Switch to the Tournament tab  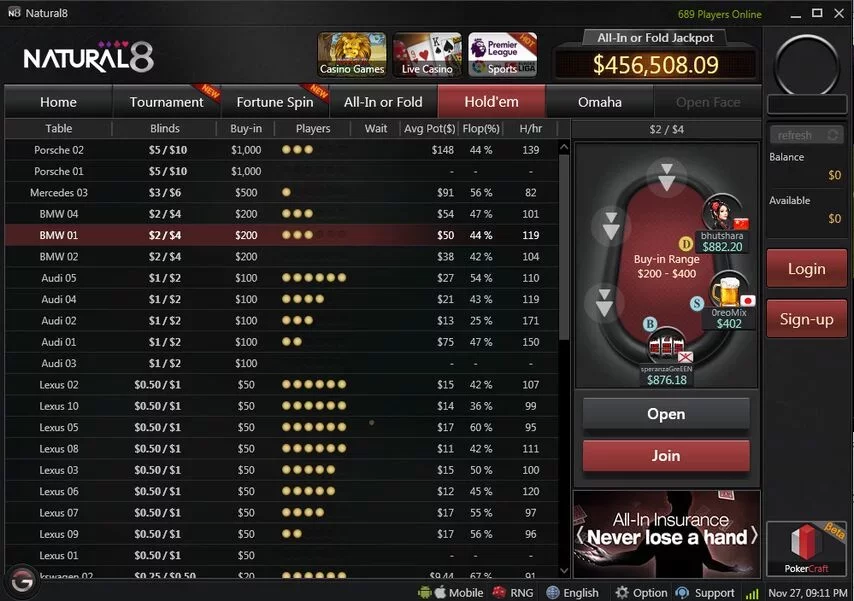click(x=166, y=102)
